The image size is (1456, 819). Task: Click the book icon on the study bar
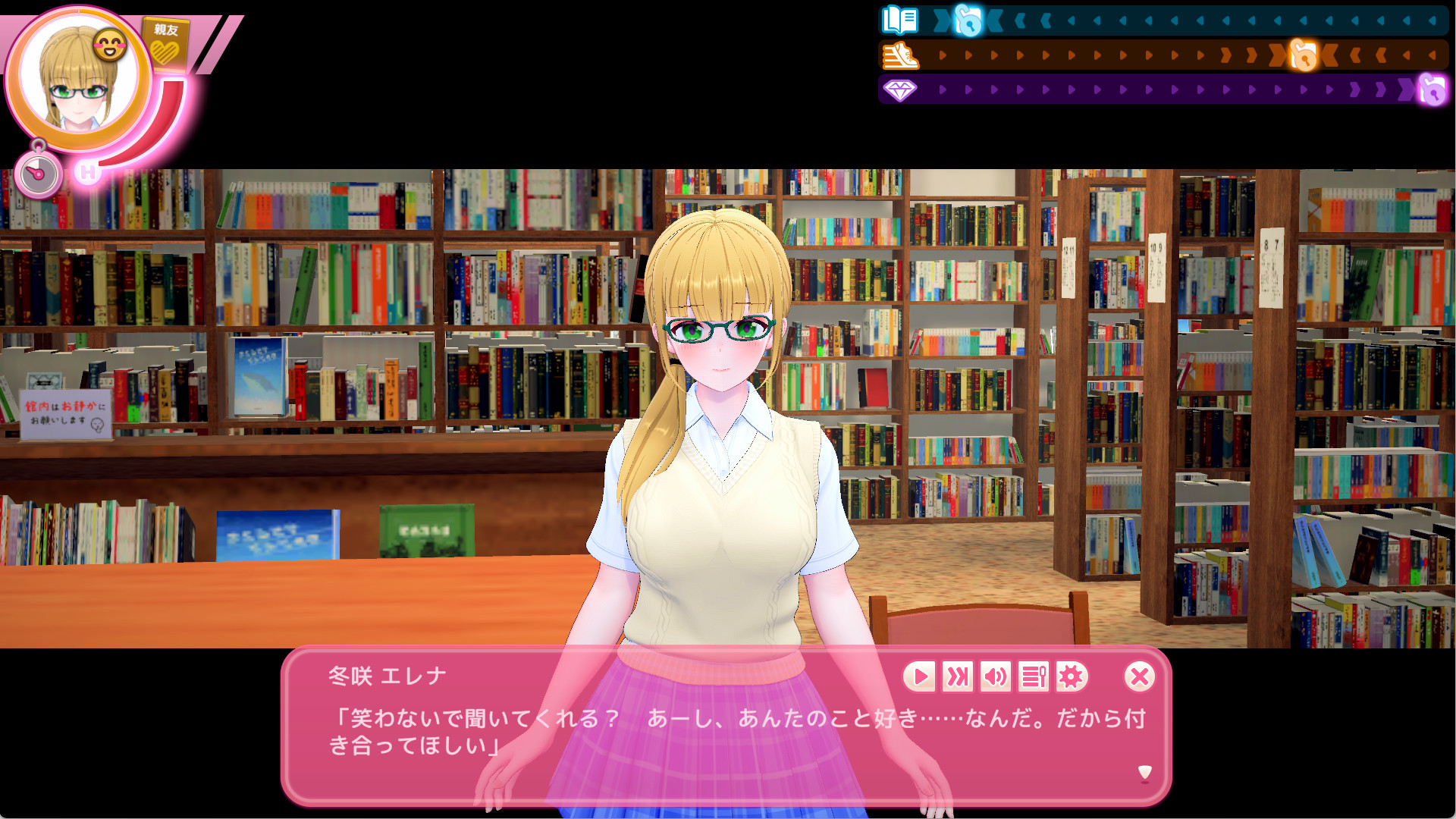[x=899, y=21]
